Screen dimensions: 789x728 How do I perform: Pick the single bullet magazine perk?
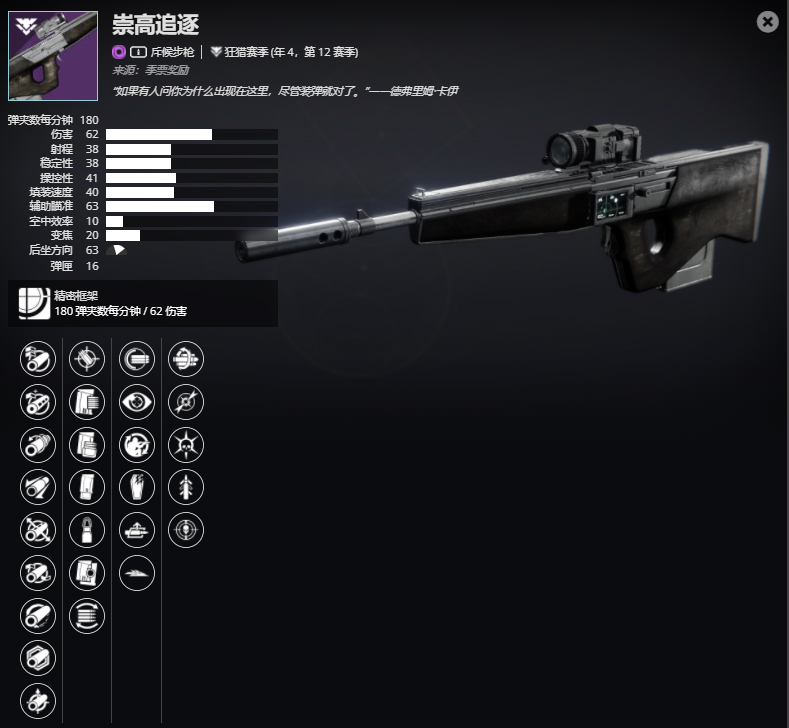tap(87, 529)
